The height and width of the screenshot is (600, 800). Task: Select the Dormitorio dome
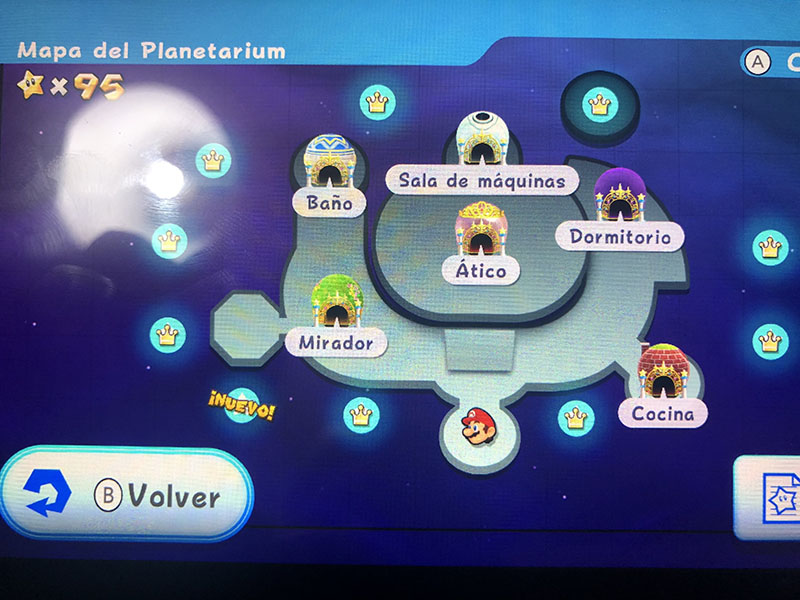coord(620,196)
